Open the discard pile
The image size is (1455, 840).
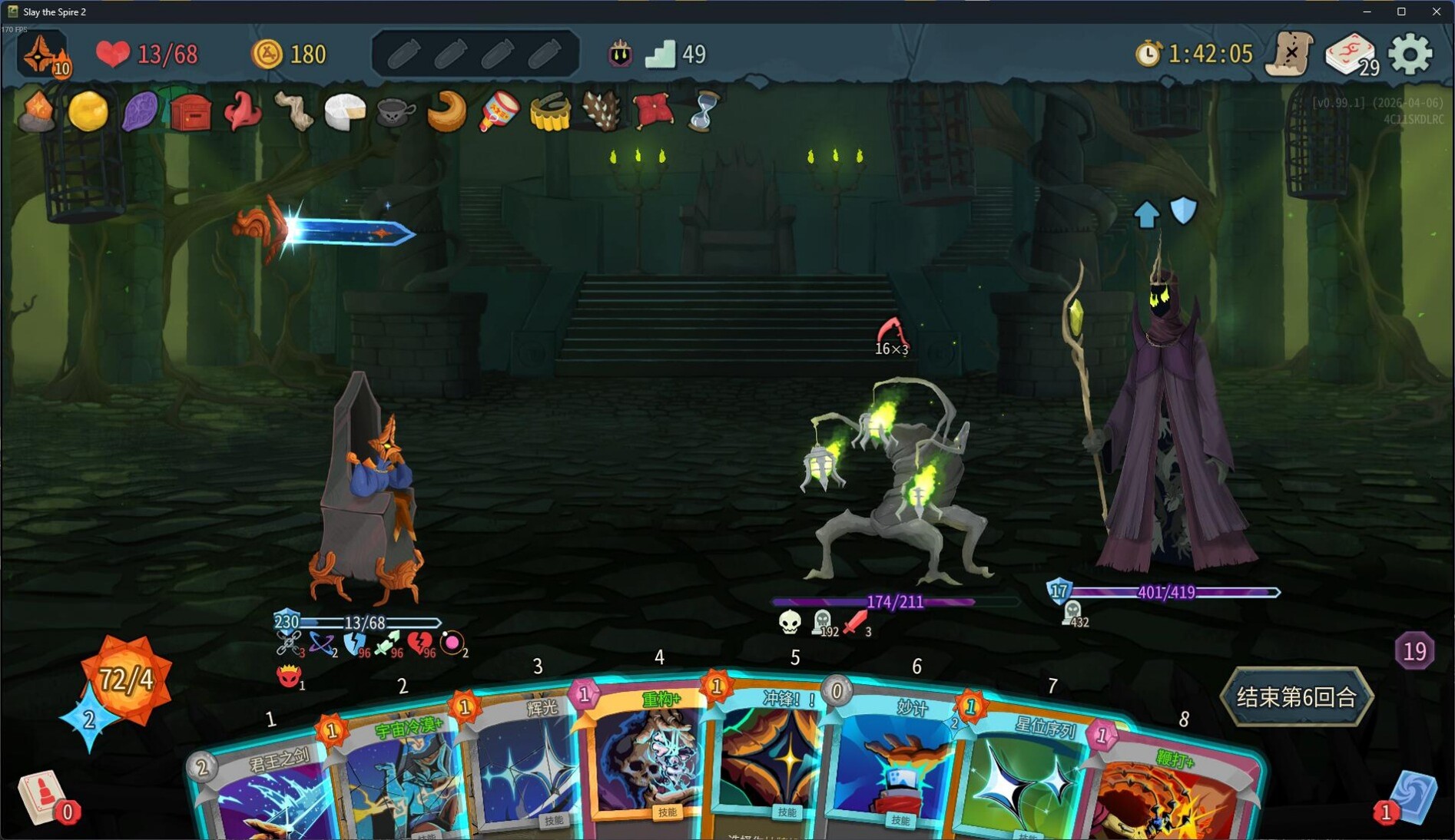(x=1412, y=799)
